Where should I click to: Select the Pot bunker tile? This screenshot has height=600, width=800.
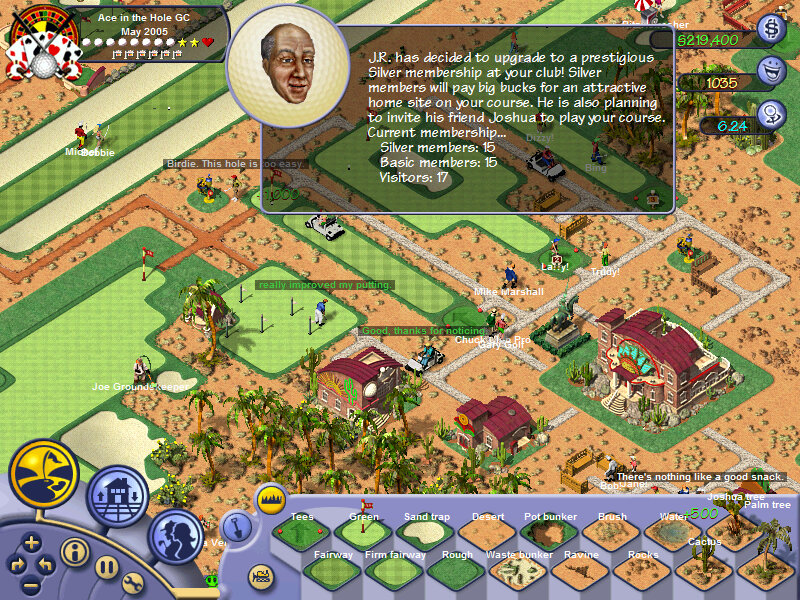550,532
